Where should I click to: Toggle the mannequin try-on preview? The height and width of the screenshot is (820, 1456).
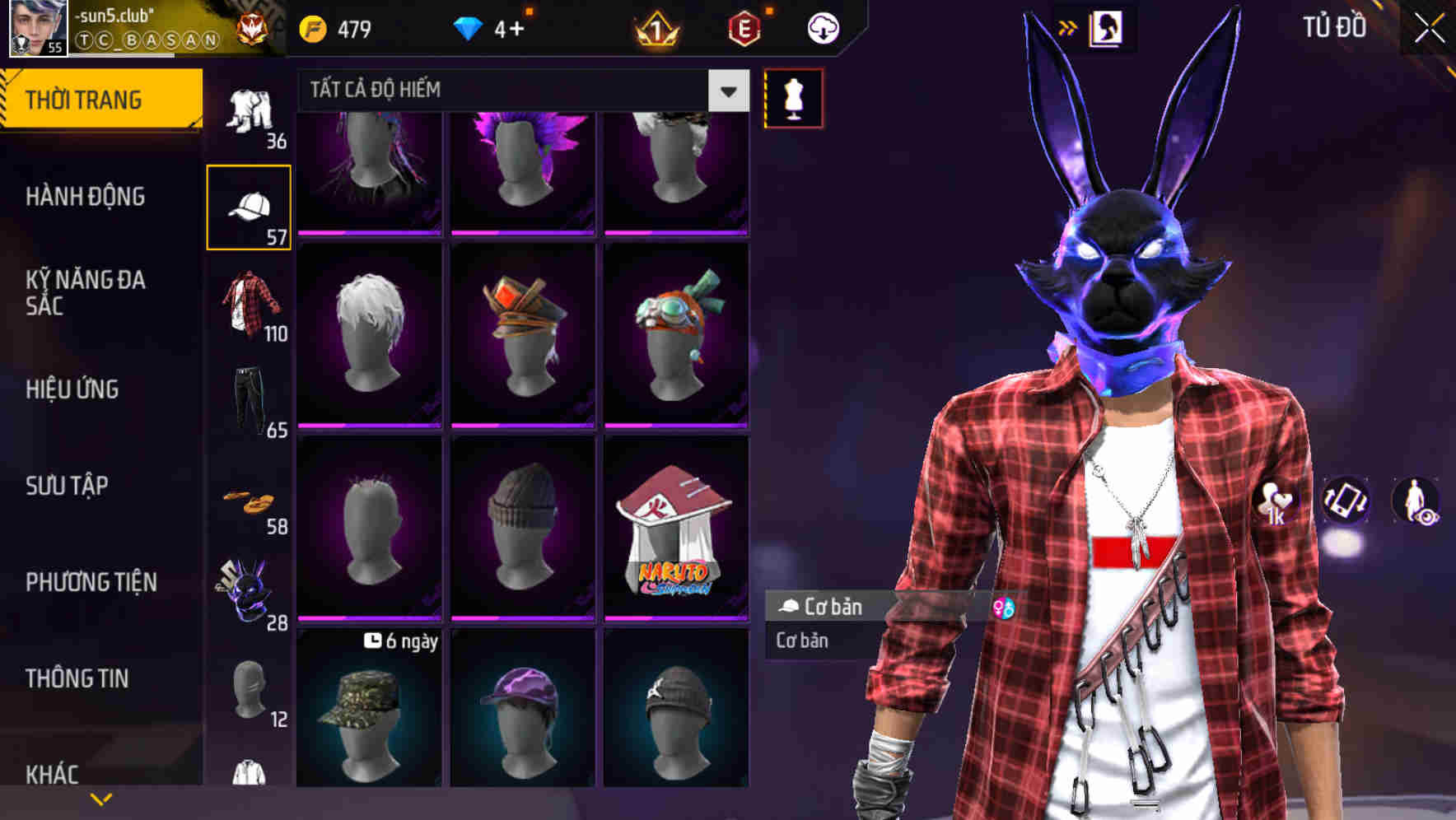coord(792,98)
